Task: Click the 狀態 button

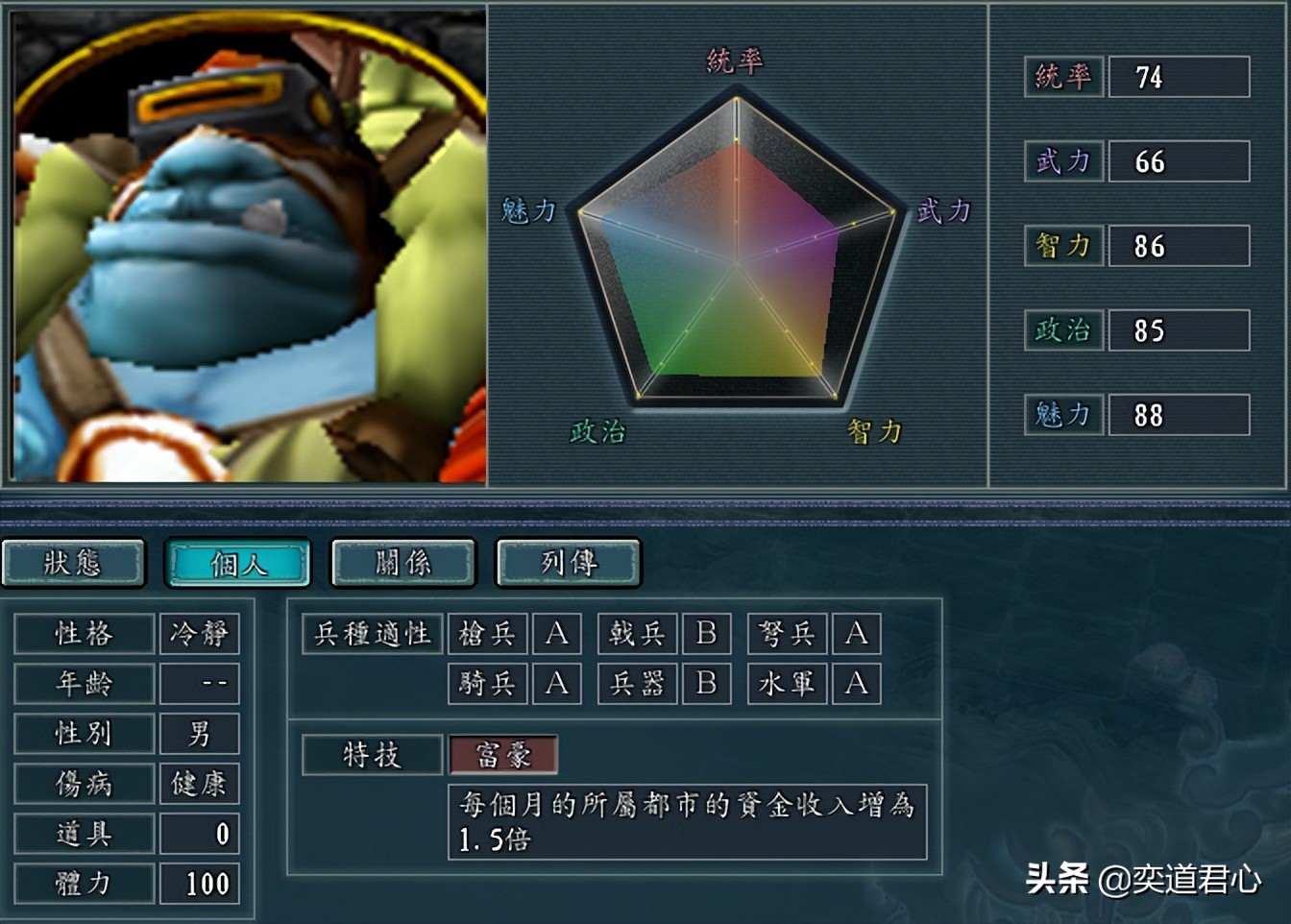Action: (74, 565)
